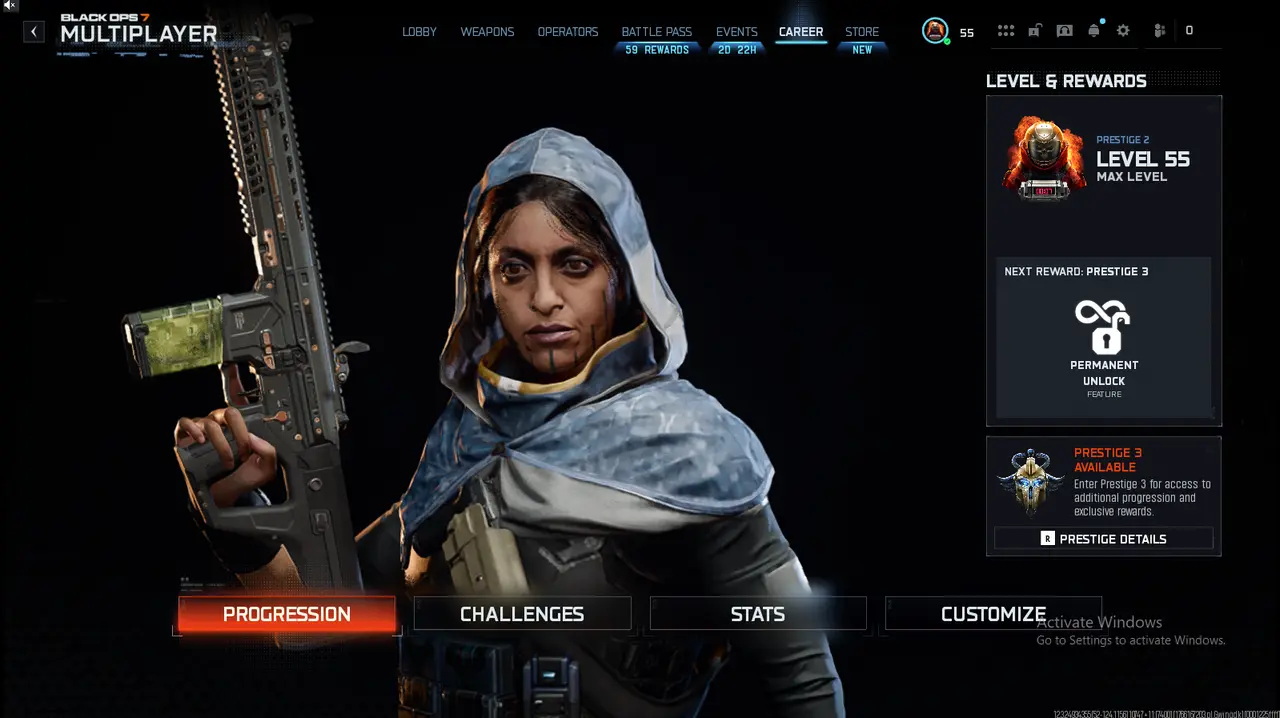Screen dimensions: 1280x718
Task: Open the Store tab
Action: point(862,32)
